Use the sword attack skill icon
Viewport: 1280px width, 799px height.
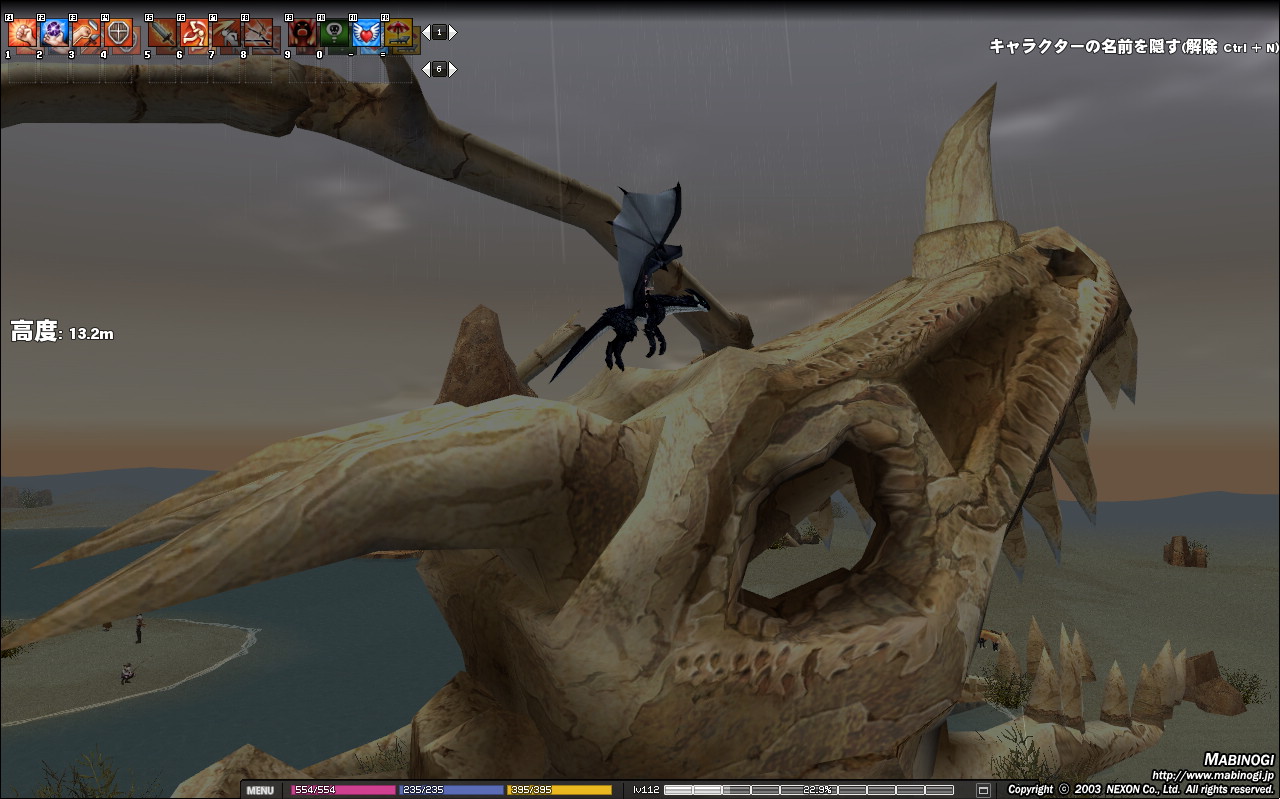(x=162, y=33)
